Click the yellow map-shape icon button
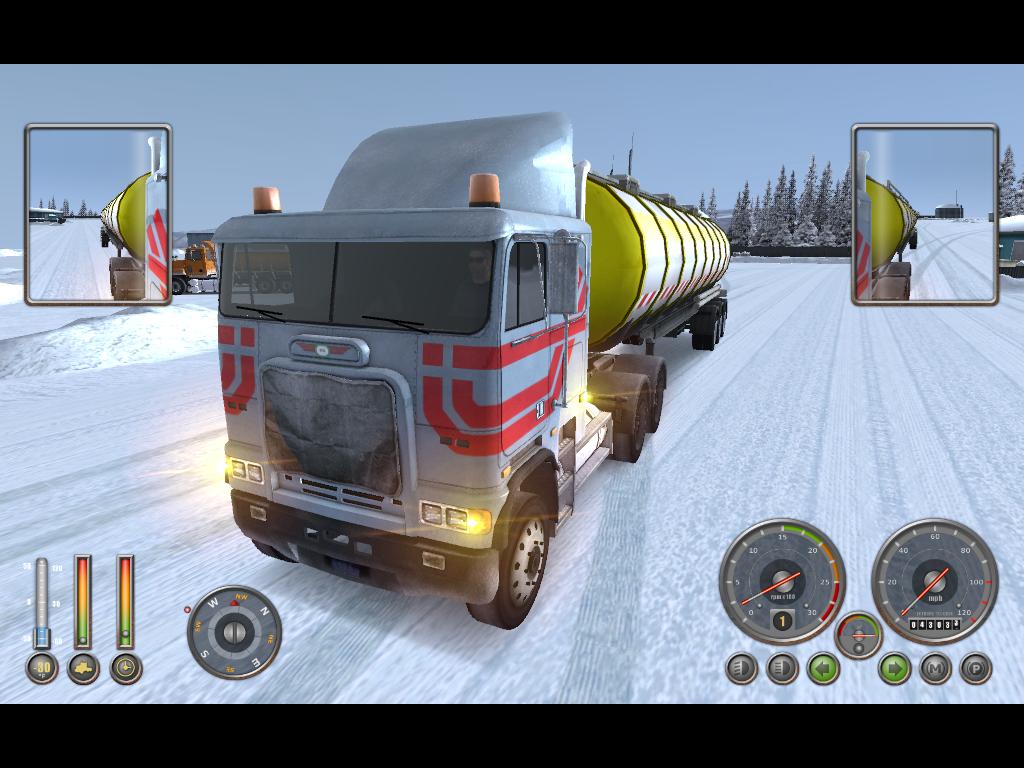The width and height of the screenshot is (1024, 768). (x=83, y=668)
